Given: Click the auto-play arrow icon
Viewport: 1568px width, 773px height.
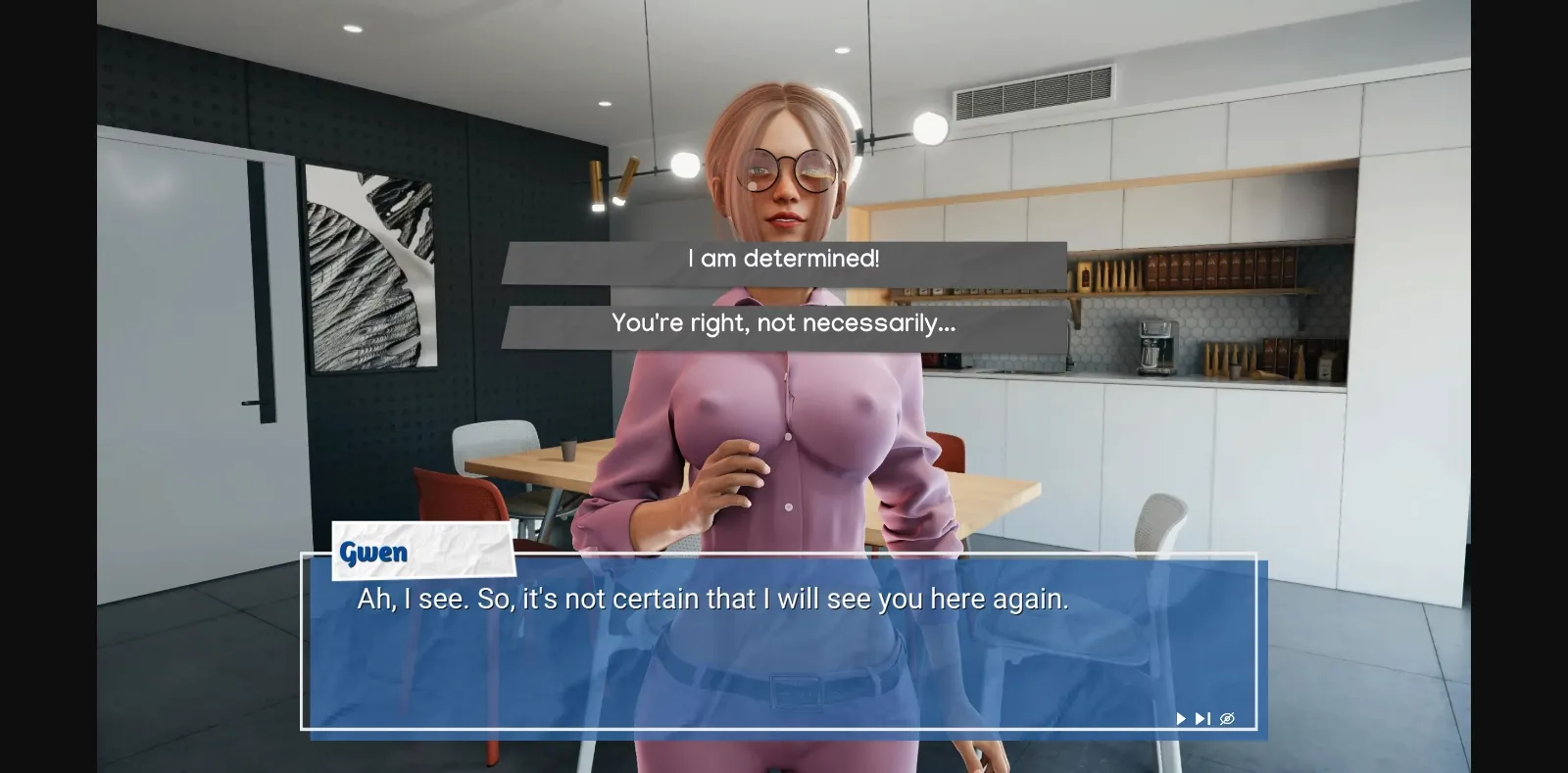Looking at the screenshot, I should click(1180, 718).
